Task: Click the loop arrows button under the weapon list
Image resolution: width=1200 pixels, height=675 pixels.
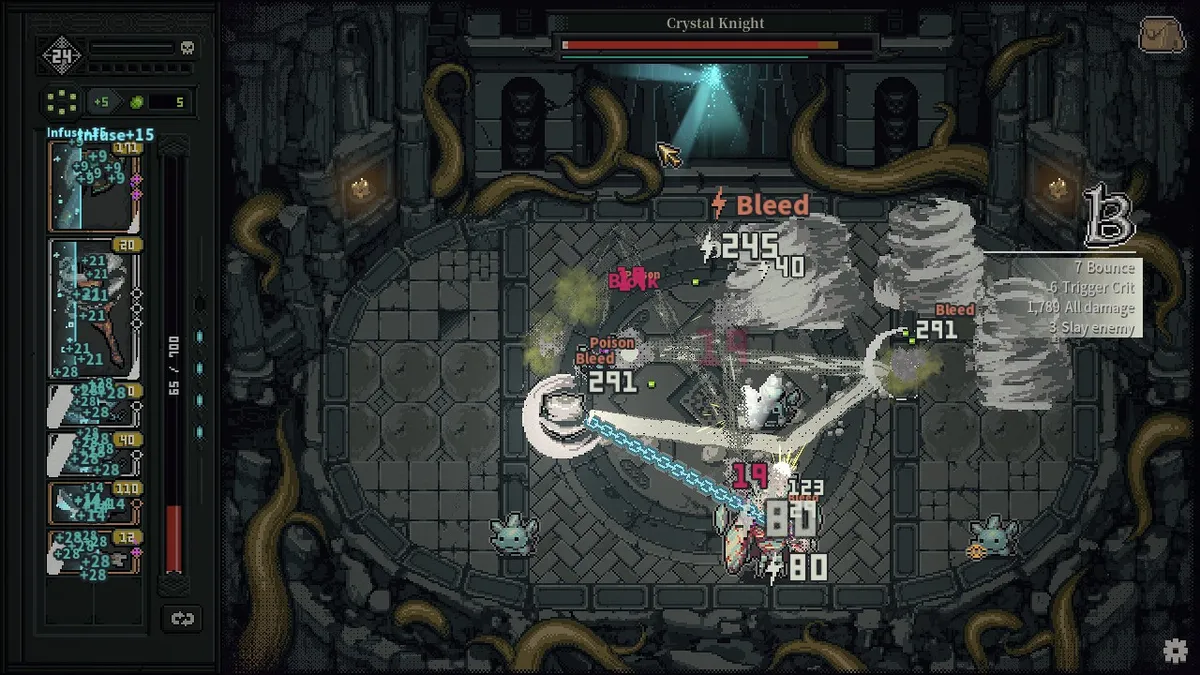Action: click(182, 619)
